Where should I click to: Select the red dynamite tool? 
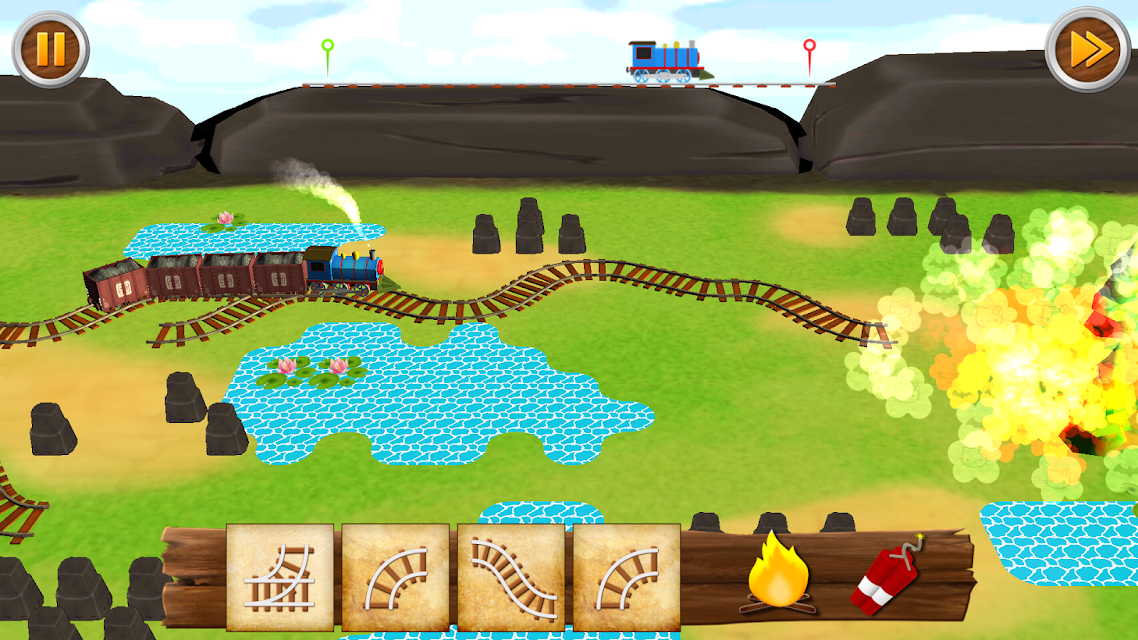[x=887, y=579]
